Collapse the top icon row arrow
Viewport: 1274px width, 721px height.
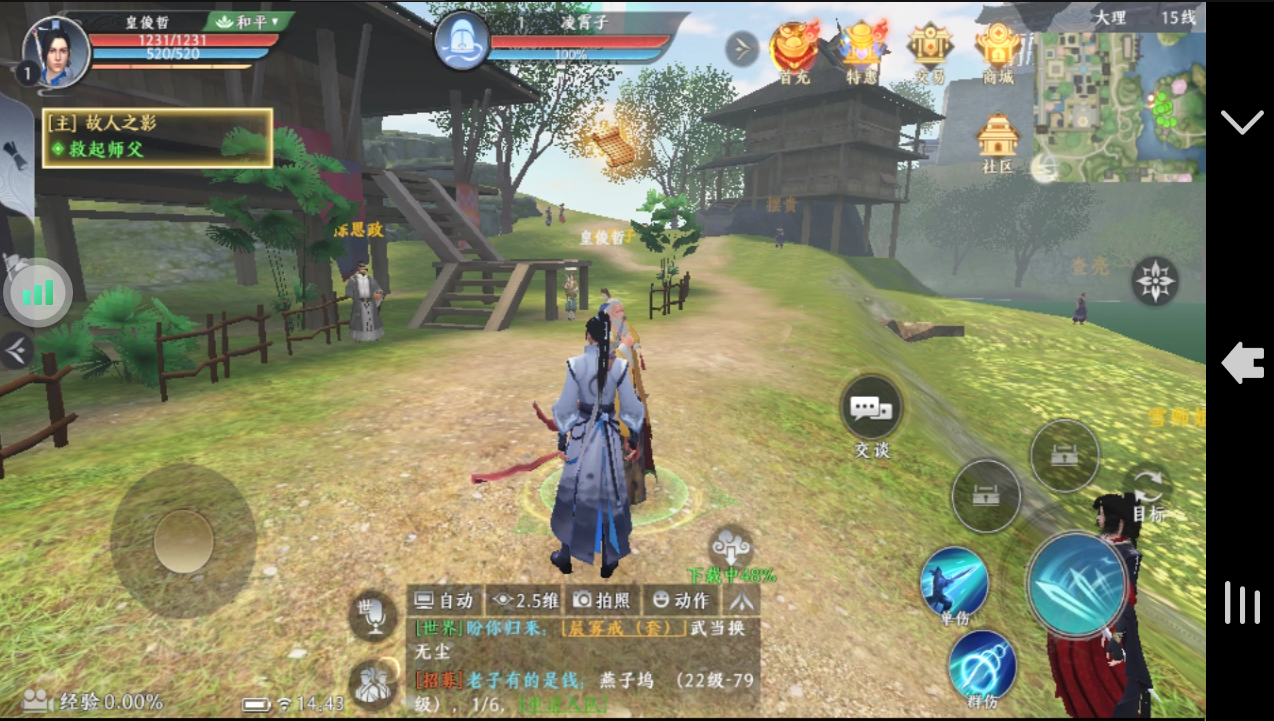[x=741, y=48]
